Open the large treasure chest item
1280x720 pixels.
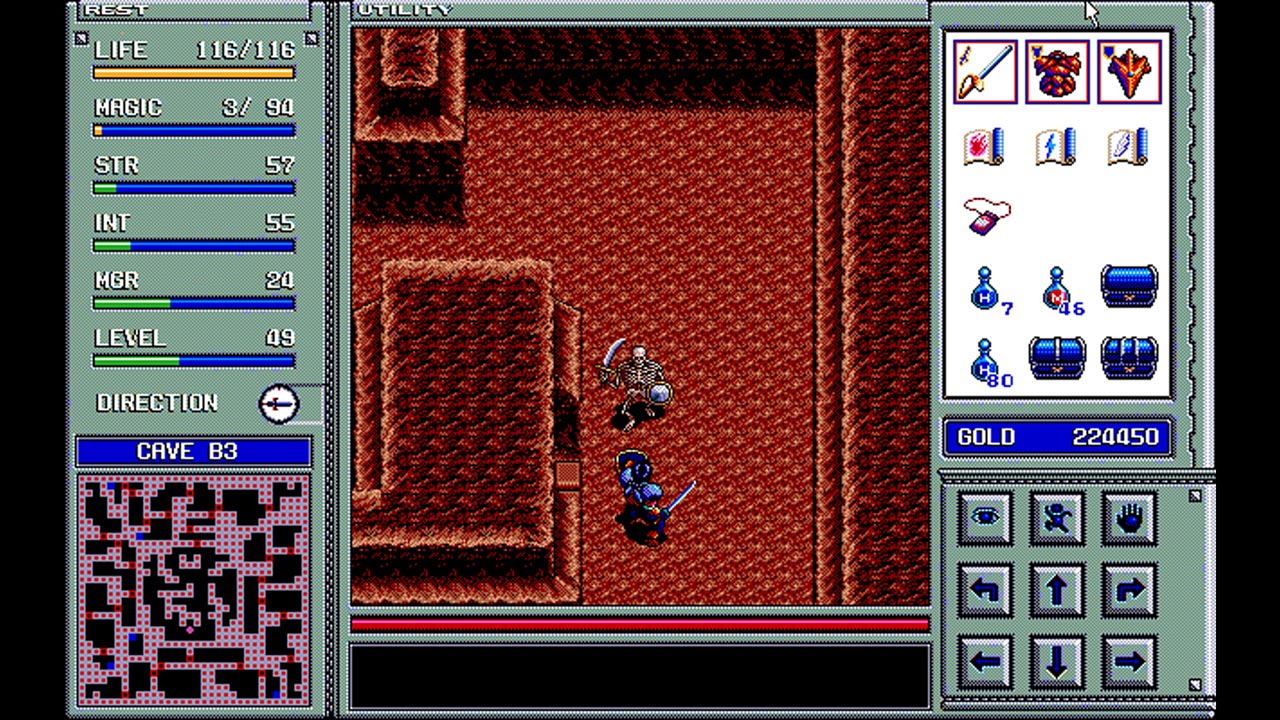point(1129,287)
